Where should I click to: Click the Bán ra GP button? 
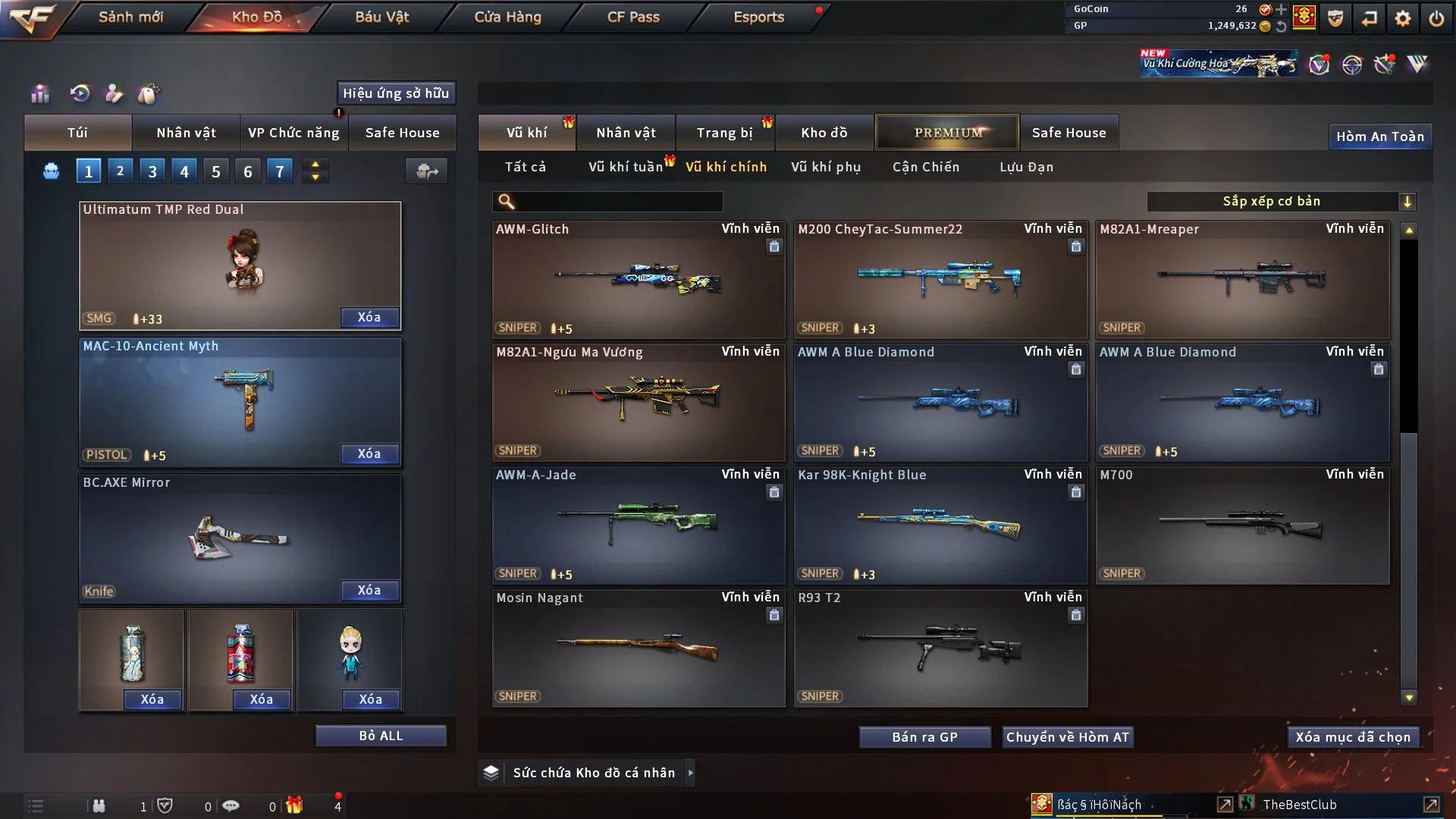924,736
